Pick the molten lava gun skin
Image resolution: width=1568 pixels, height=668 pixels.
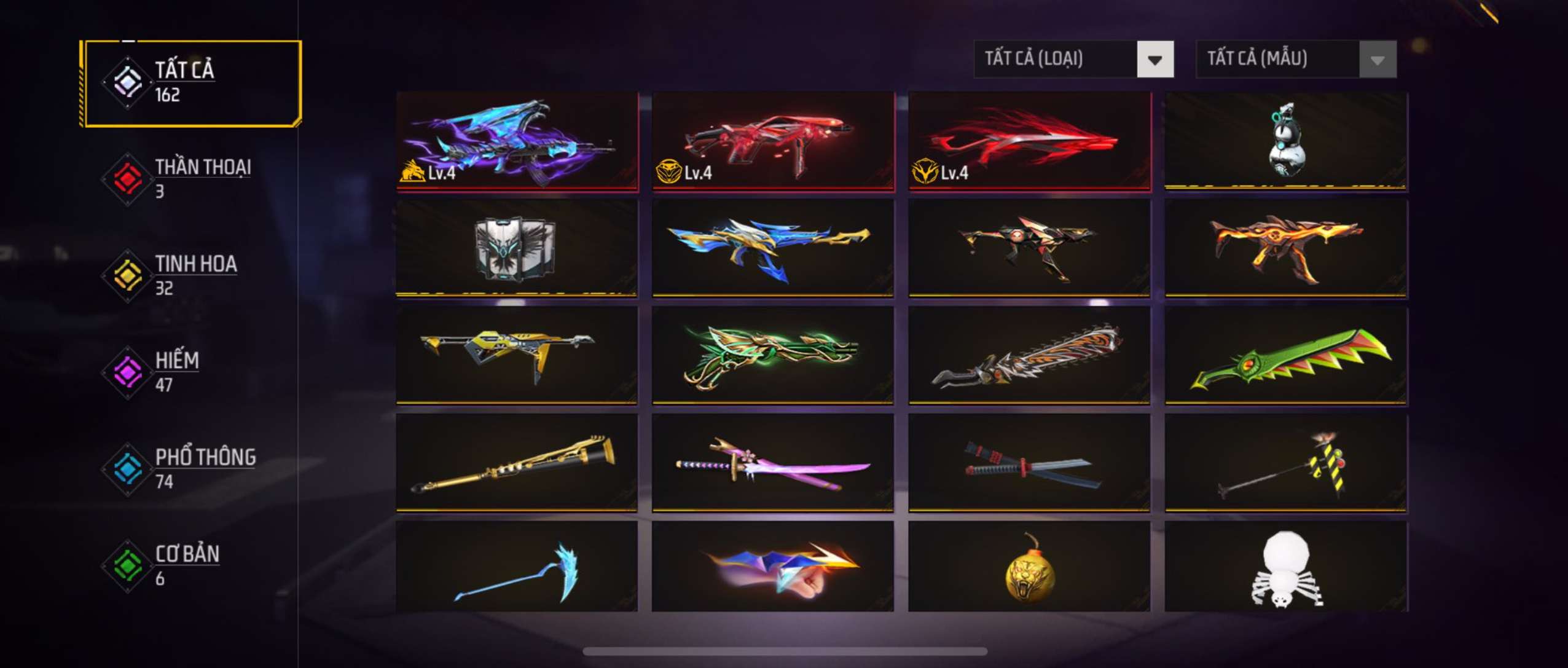pos(1285,248)
